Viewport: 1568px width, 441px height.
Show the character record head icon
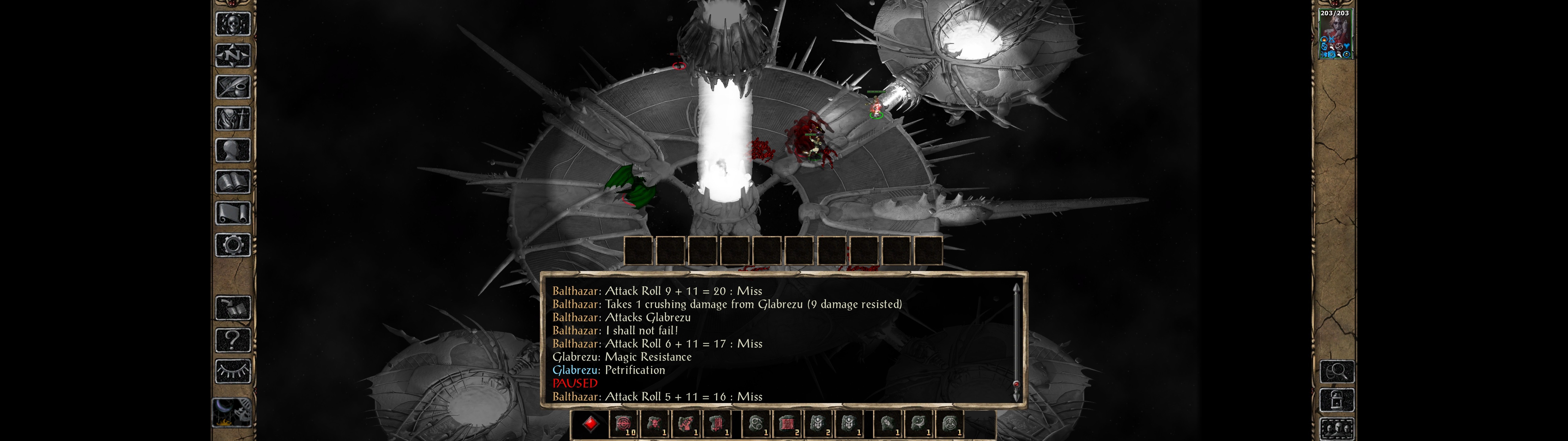pos(233,150)
